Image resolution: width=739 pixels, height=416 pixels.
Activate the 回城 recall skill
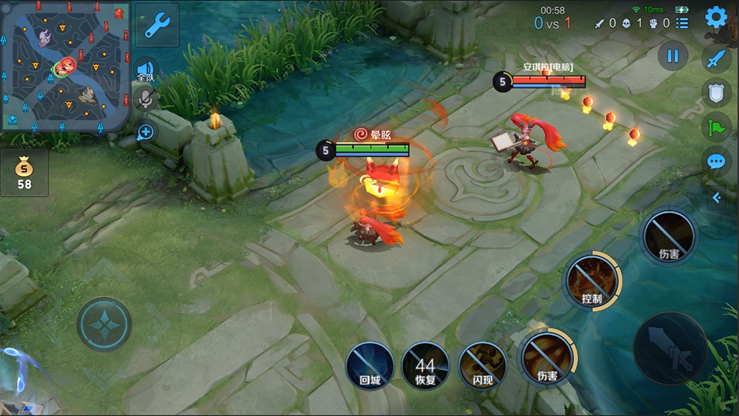click(x=369, y=365)
